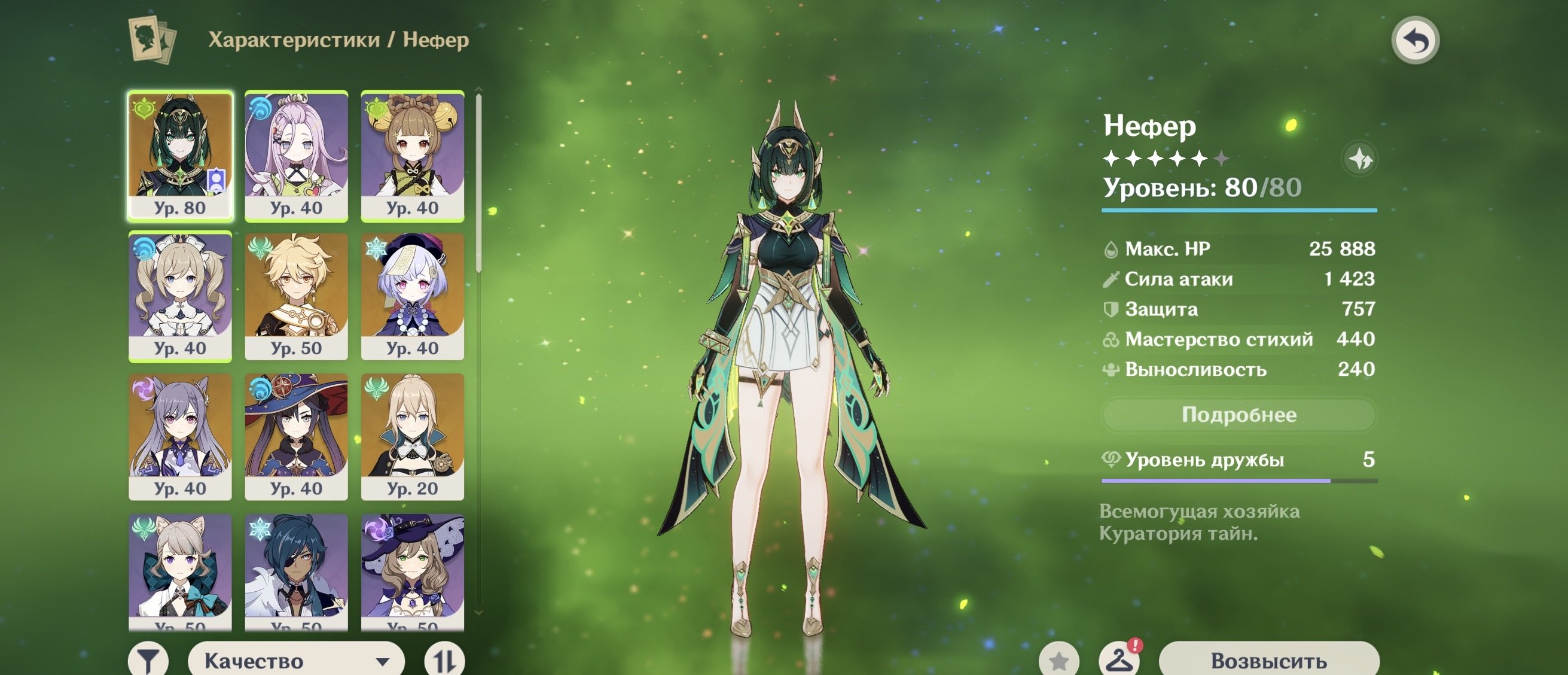Select the Нефер level 80 portrait
Screen dimensions: 1568x675
tap(180, 155)
